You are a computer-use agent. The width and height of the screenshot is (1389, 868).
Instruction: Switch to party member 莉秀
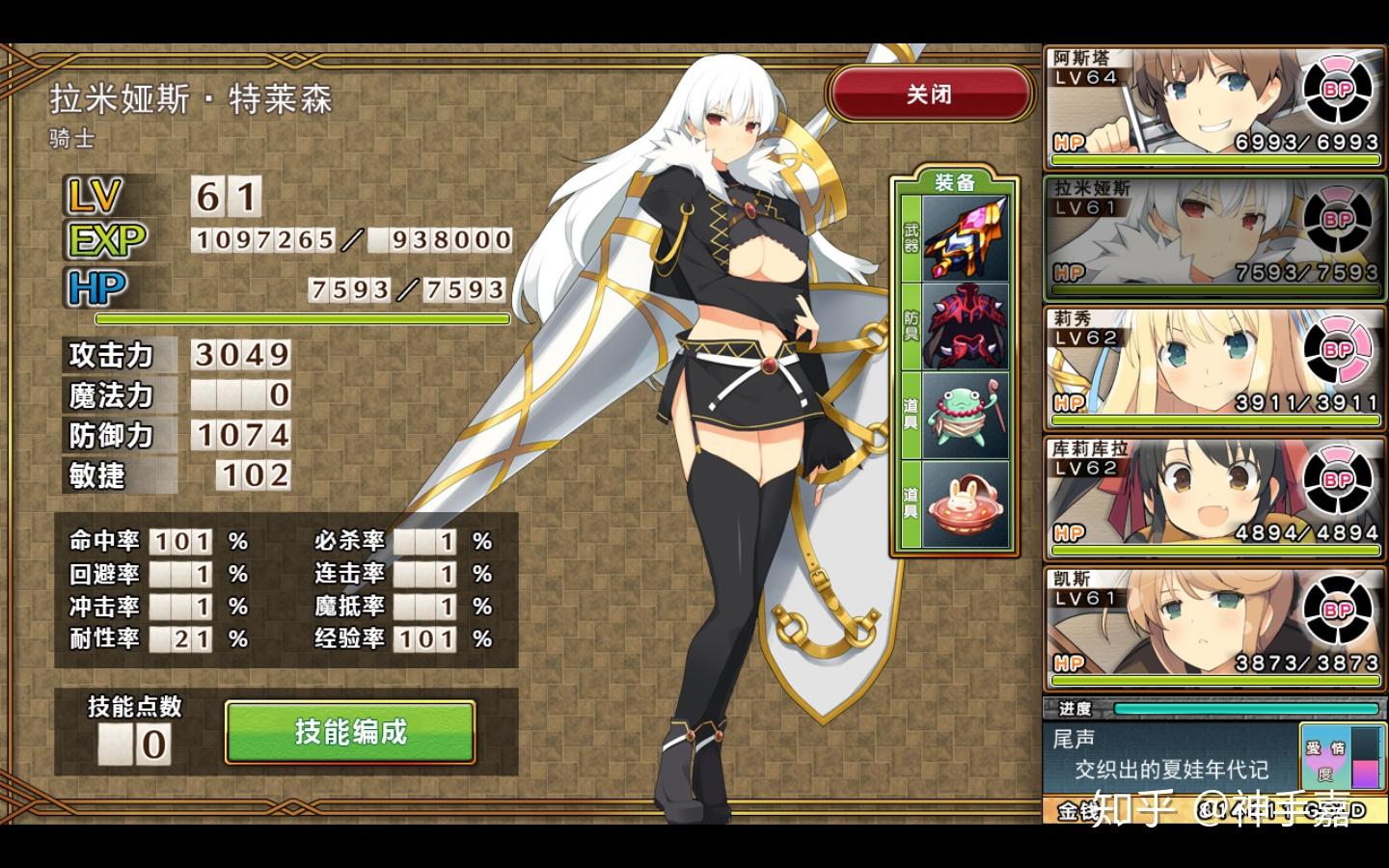pos(1213,366)
